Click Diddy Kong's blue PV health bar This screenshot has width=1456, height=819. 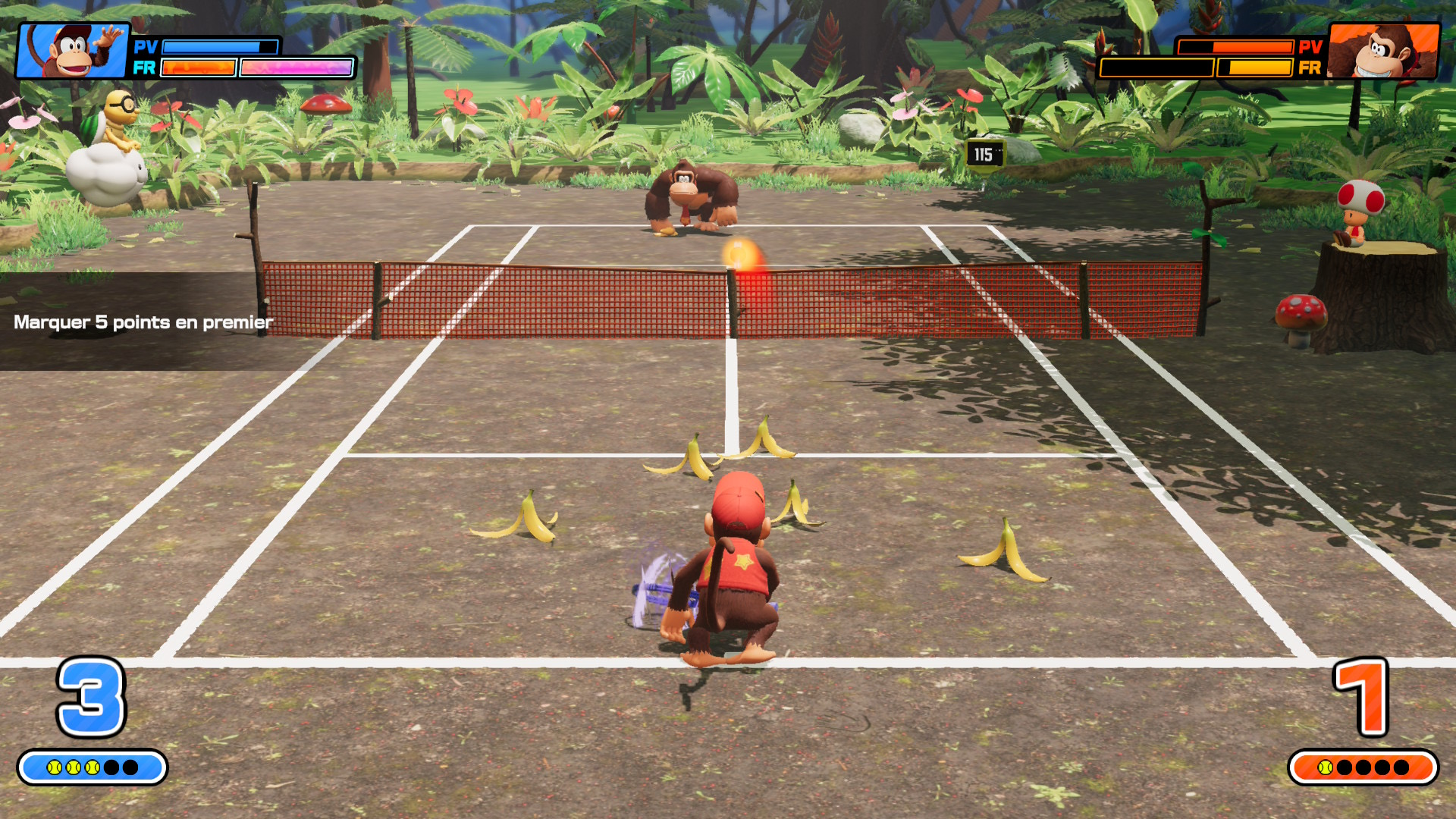[211, 47]
